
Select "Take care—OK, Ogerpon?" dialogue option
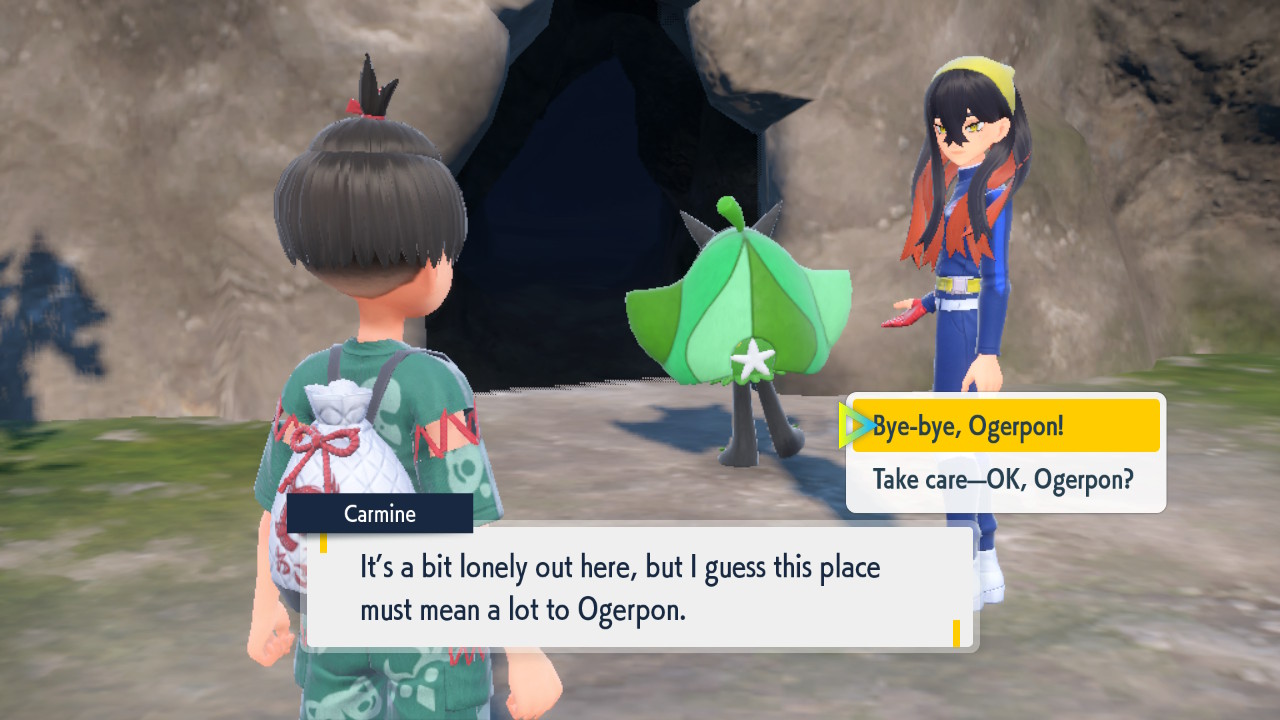point(1003,480)
